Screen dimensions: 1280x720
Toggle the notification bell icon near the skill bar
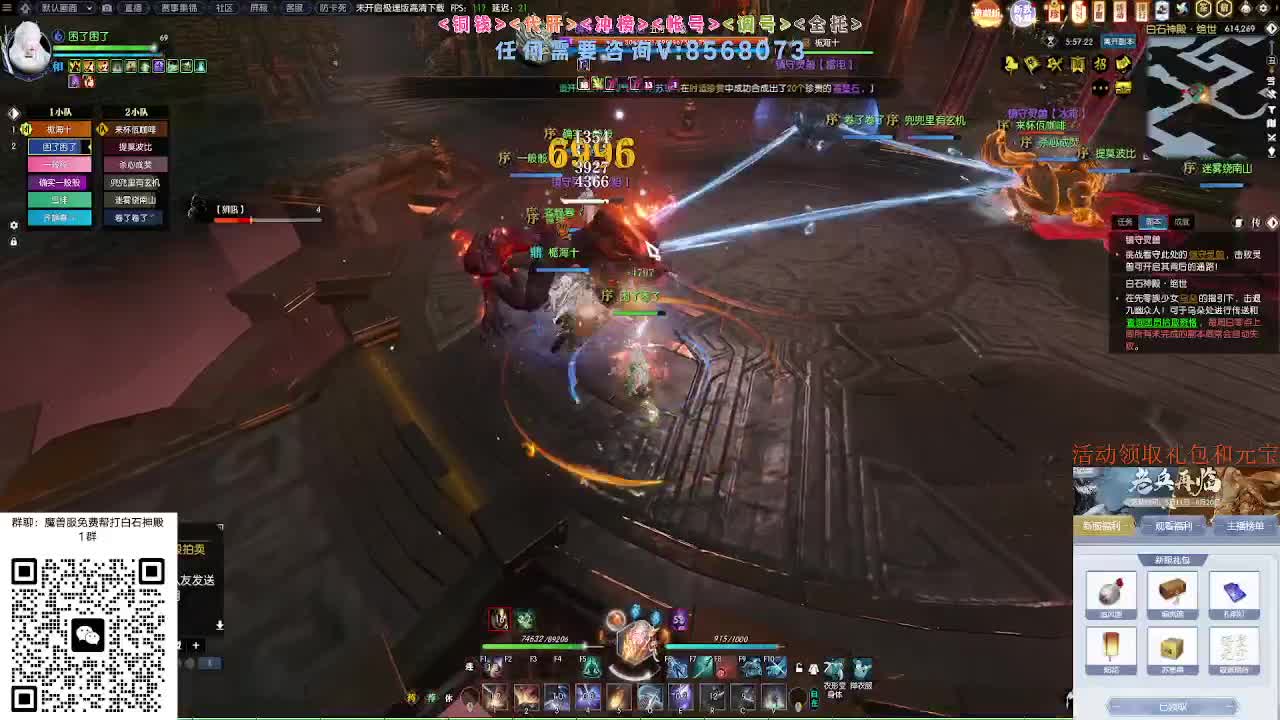tap(813, 670)
